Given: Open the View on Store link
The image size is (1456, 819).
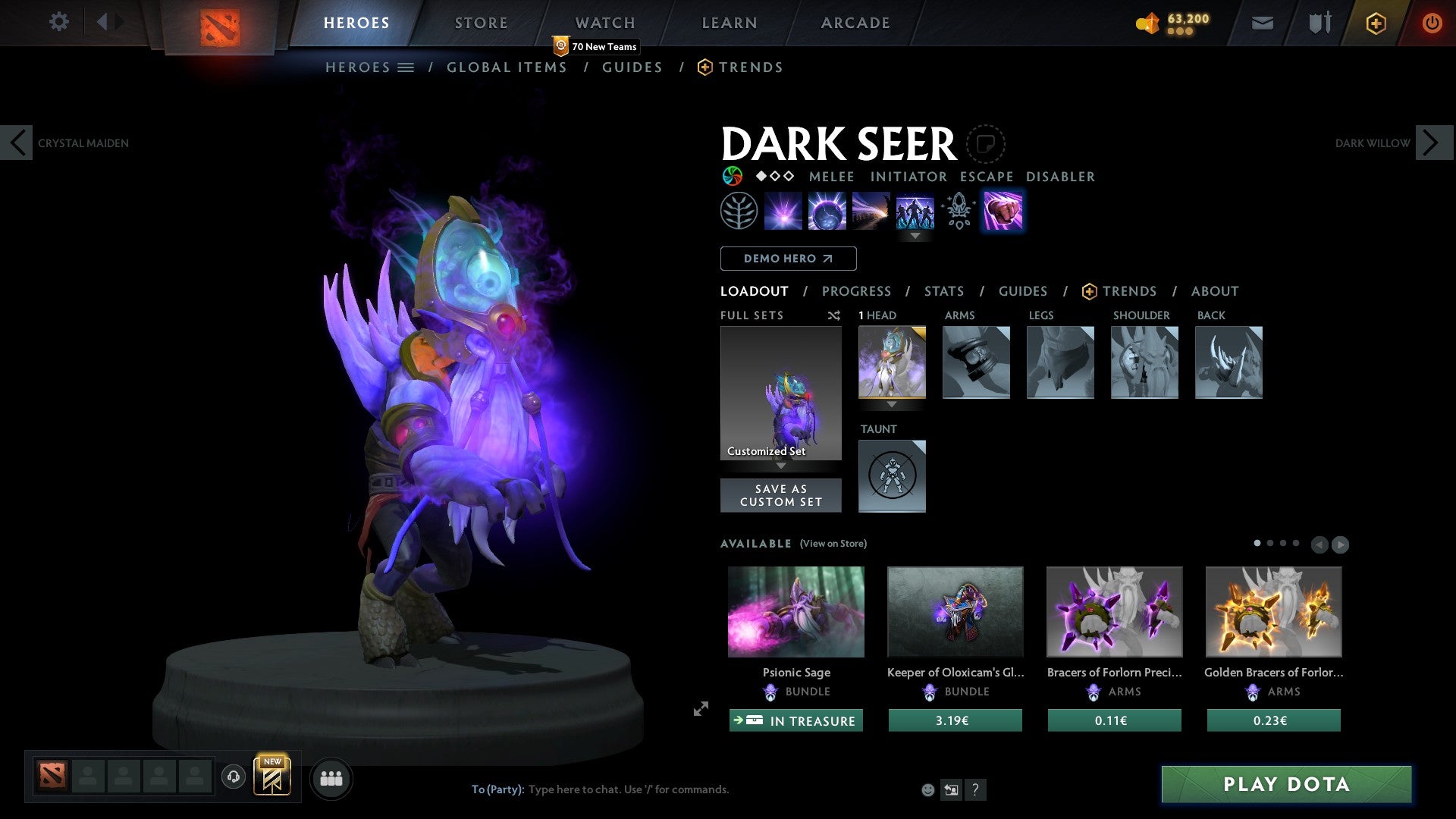Looking at the screenshot, I should 834,544.
